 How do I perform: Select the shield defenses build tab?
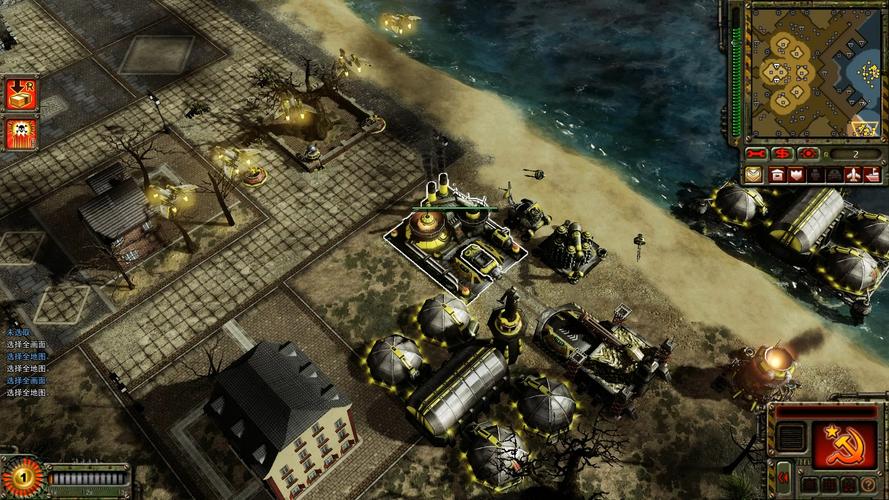coord(796,174)
